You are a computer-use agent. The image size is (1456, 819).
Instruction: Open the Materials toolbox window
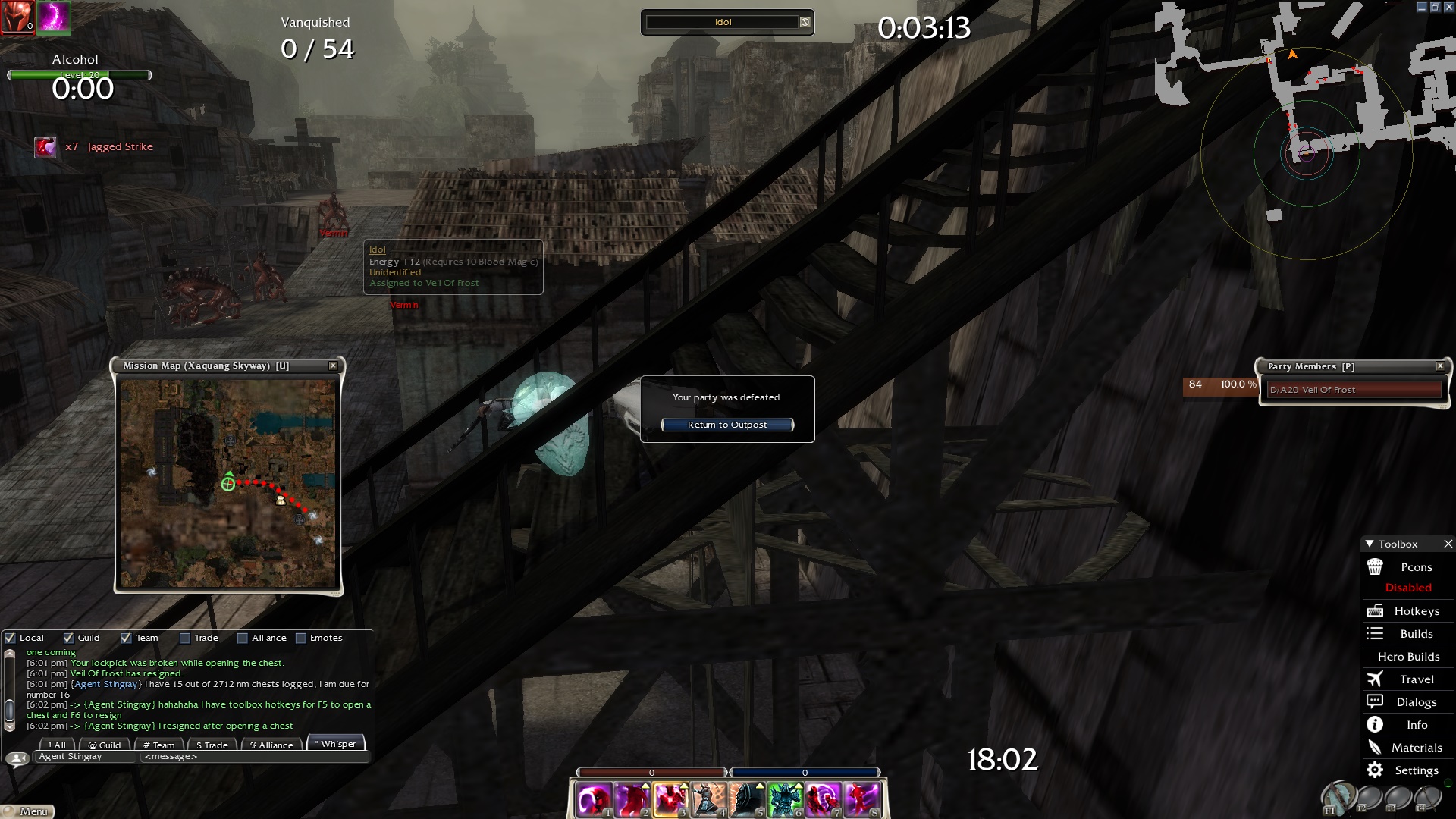click(x=1408, y=748)
